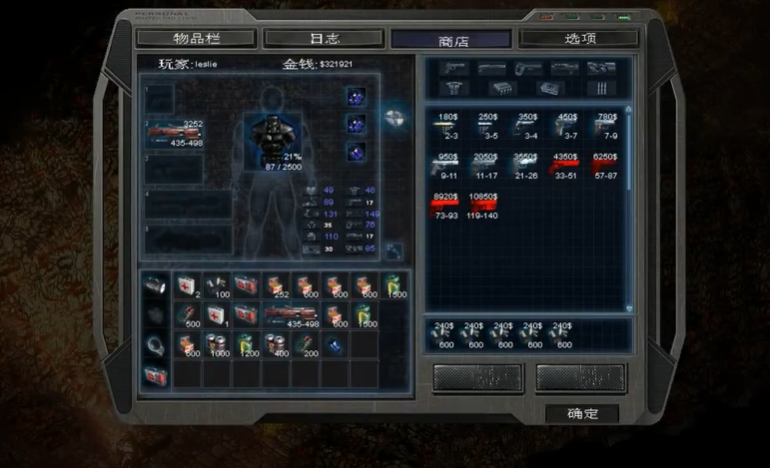Image resolution: width=770 pixels, height=468 pixels.
Task: Click the equipped black body armor
Action: pyautogui.click(x=266, y=138)
